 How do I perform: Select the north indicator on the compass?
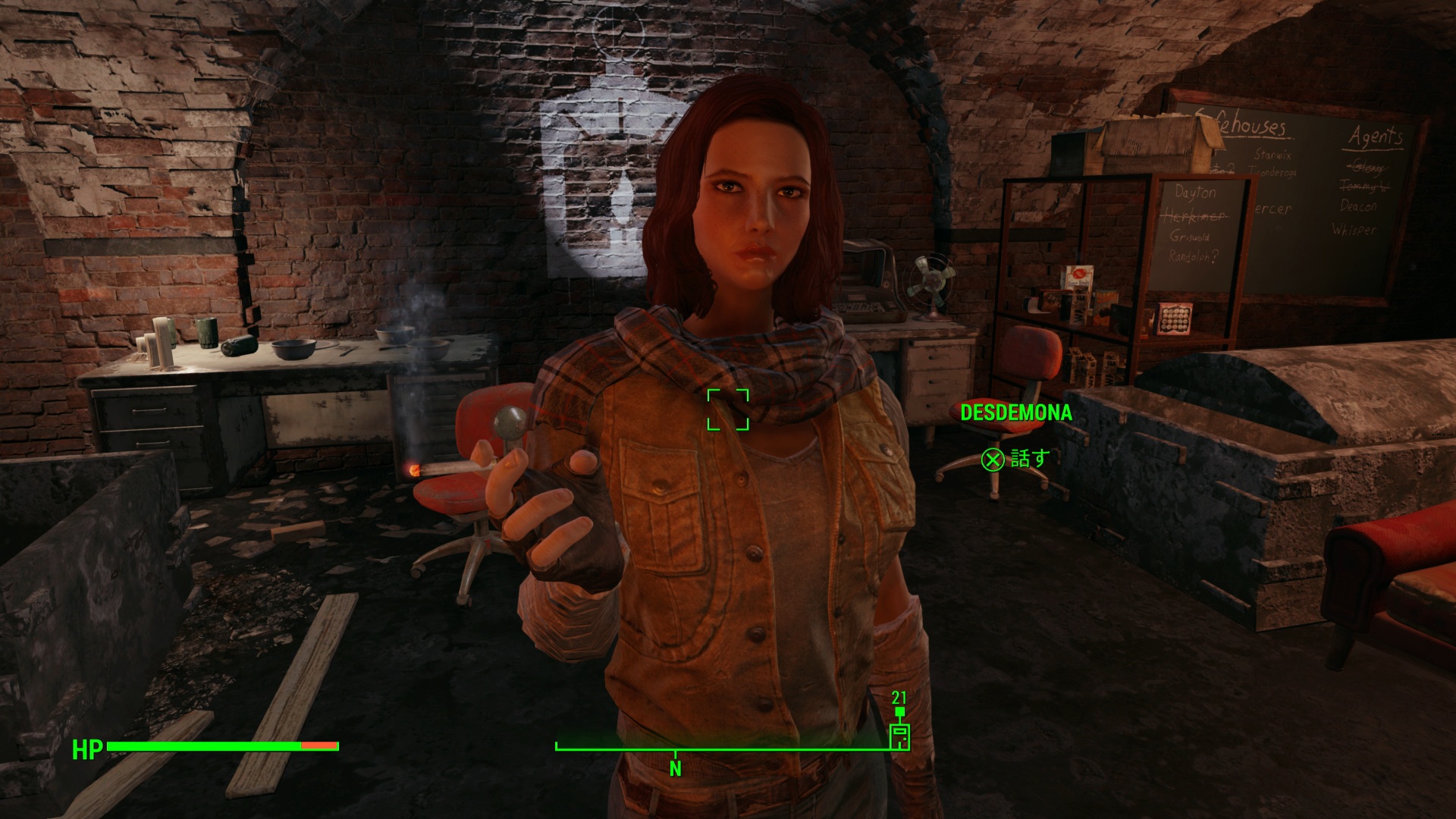tap(675, 768)
